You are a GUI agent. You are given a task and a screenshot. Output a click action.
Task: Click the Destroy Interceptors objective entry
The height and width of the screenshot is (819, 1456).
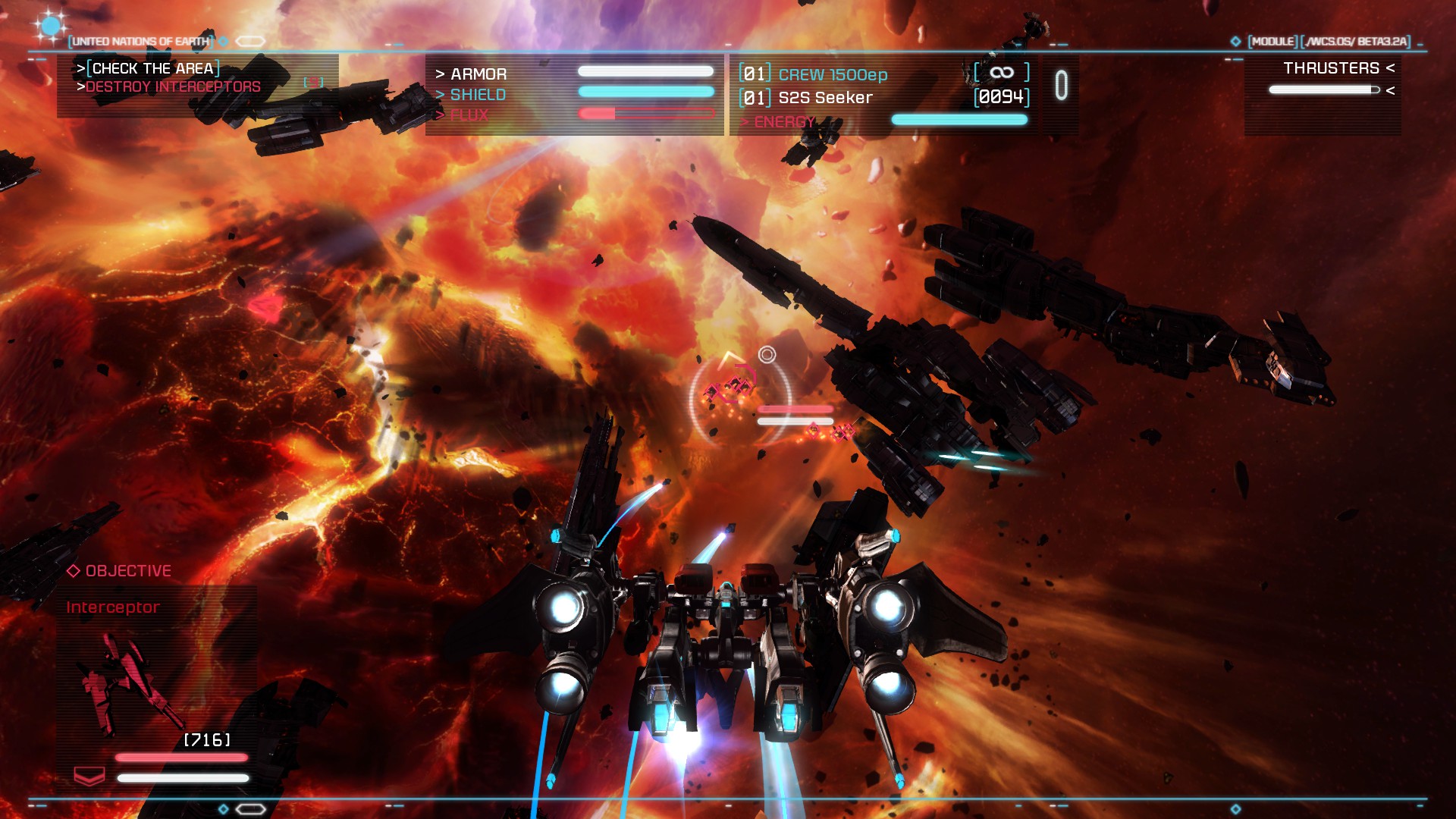pyautogui.click(x=172, y=87)
